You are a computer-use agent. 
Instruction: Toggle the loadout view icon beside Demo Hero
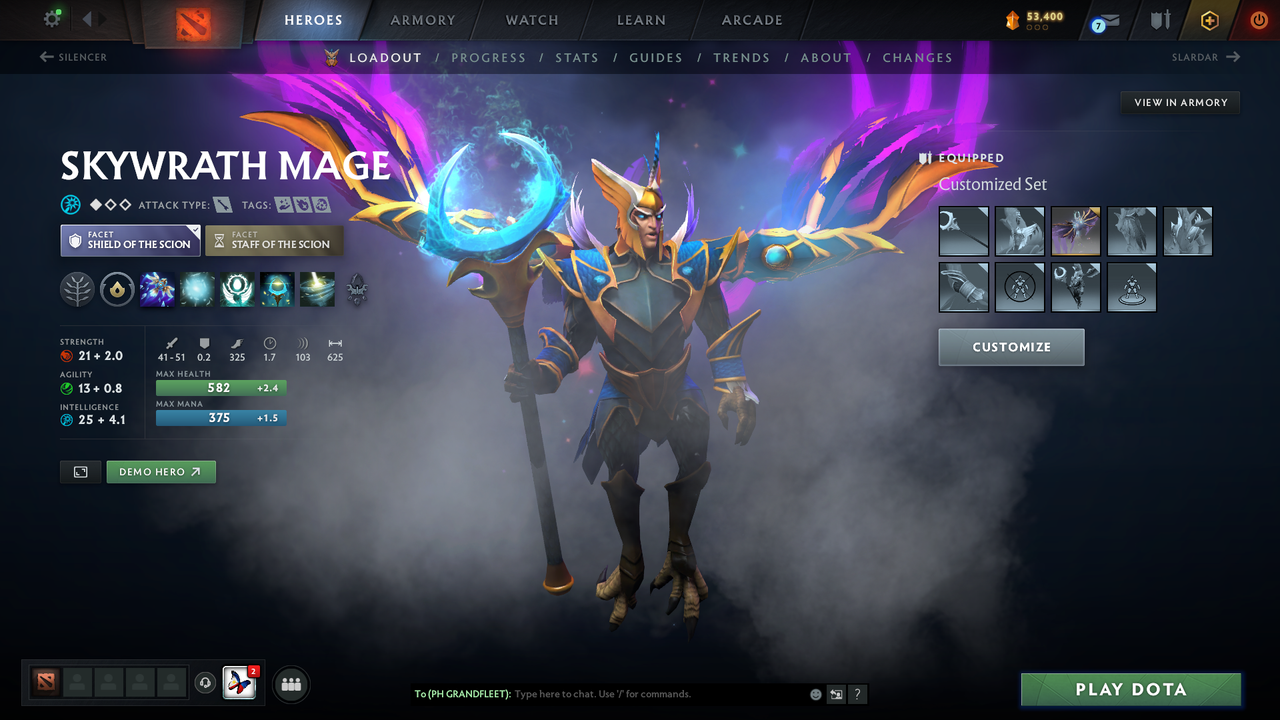coord(80,471)
